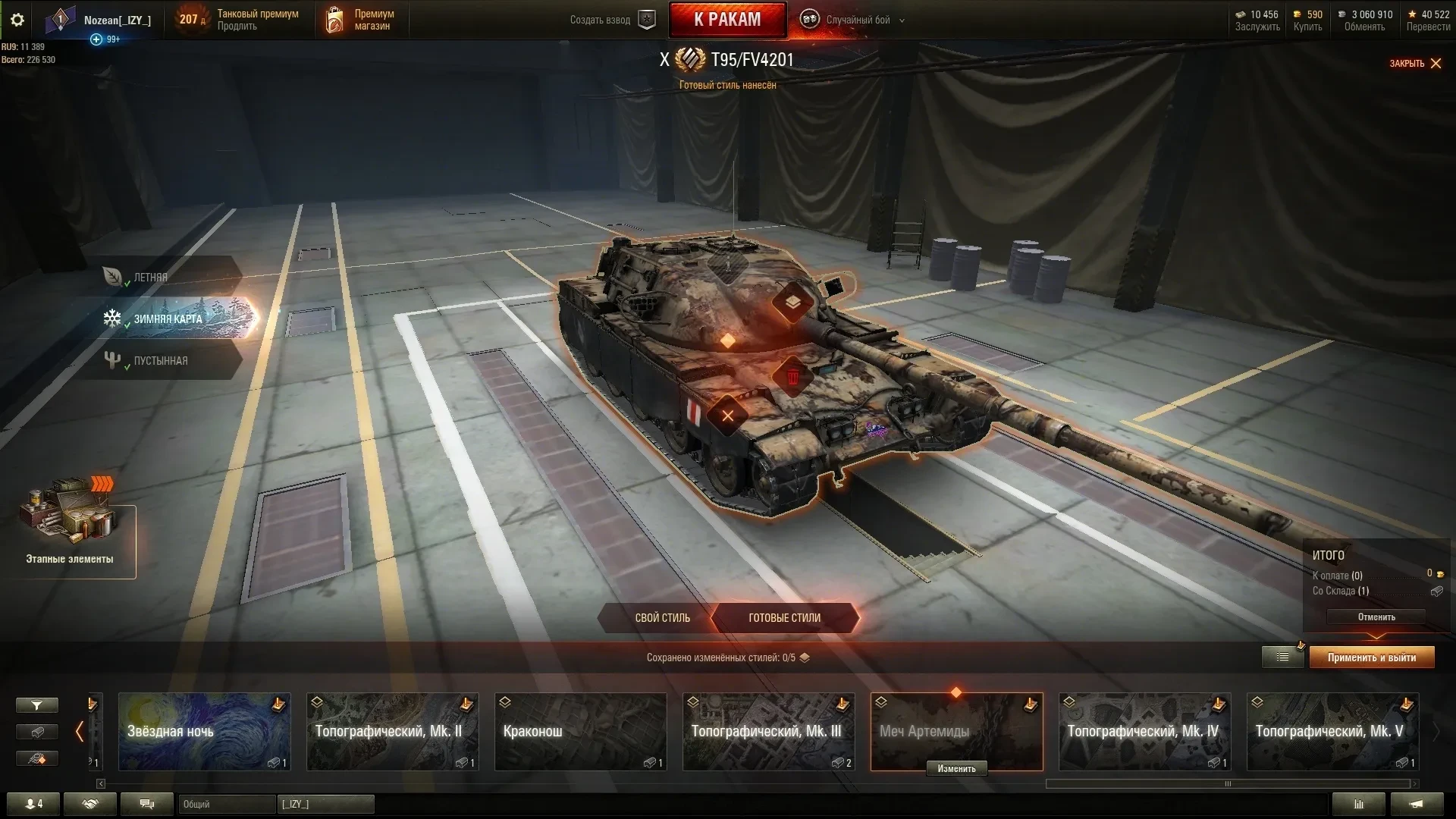This screenshot has width=1456, height=819.
Task: Select the ПУСТЫННАЯ map type
Action: [x=160, y=361]
